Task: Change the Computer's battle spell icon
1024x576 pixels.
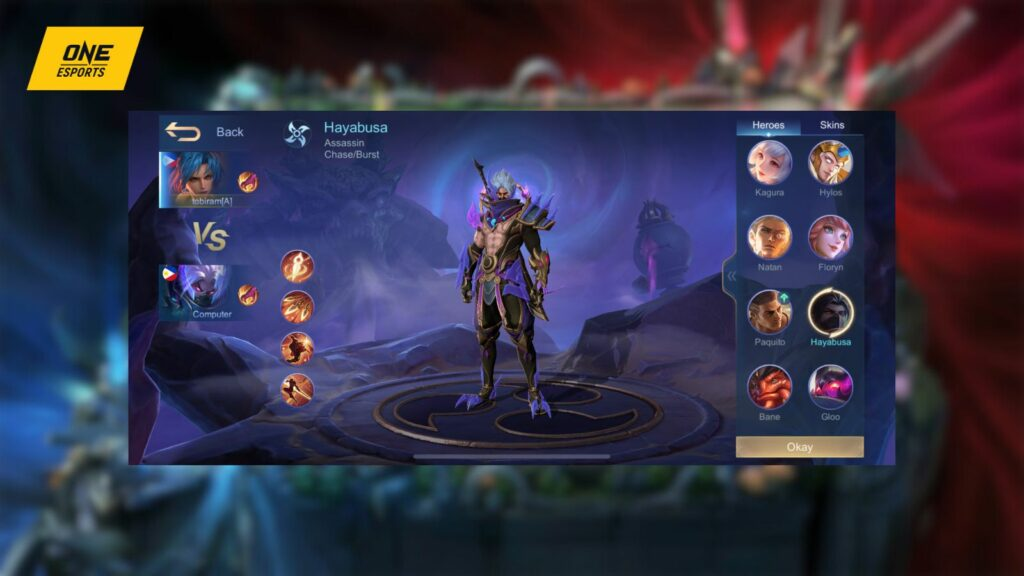Action: [248, 294]
